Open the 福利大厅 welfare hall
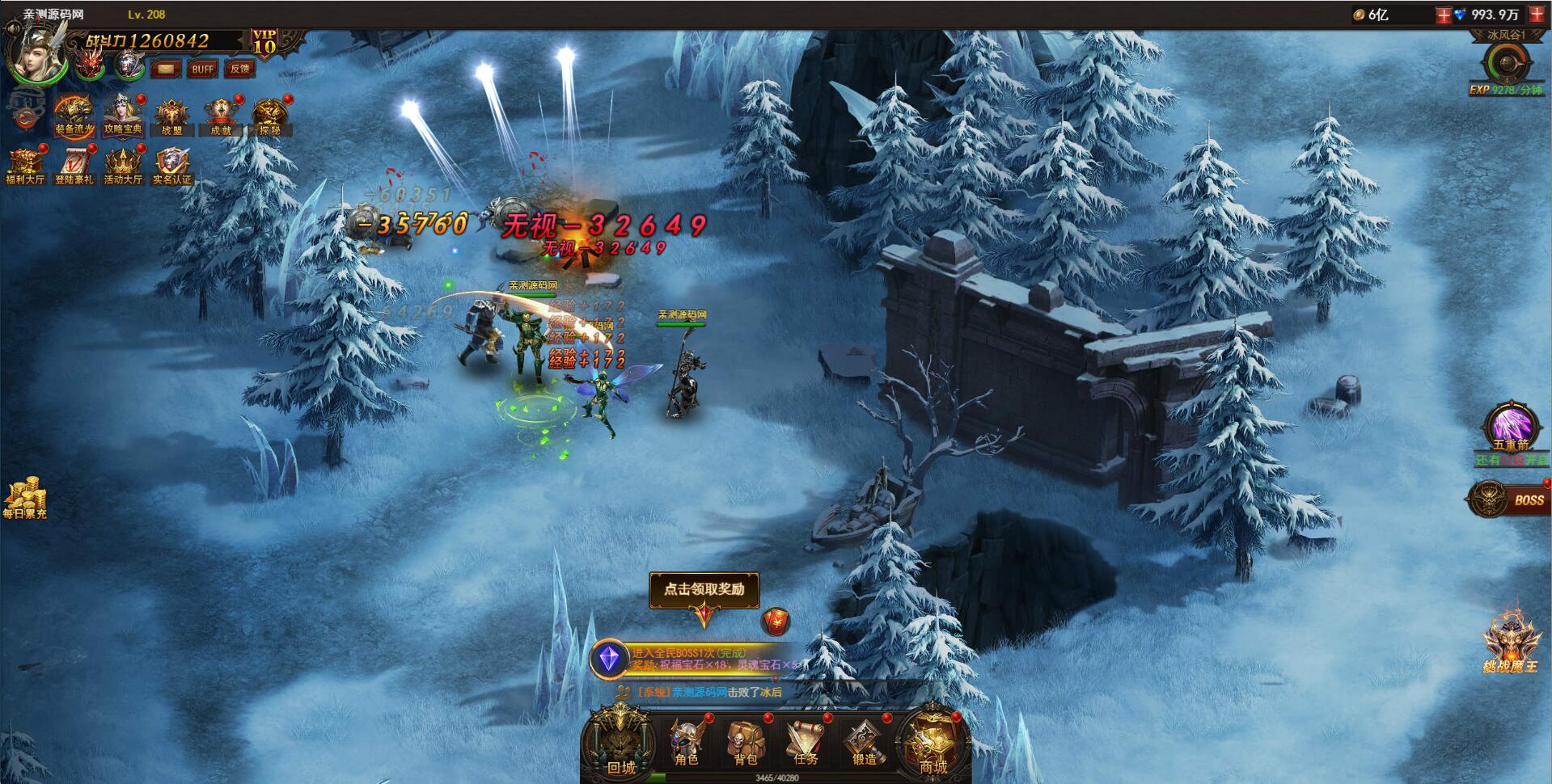This screenshot has height=784, width=1552. [x=25, y=165]
